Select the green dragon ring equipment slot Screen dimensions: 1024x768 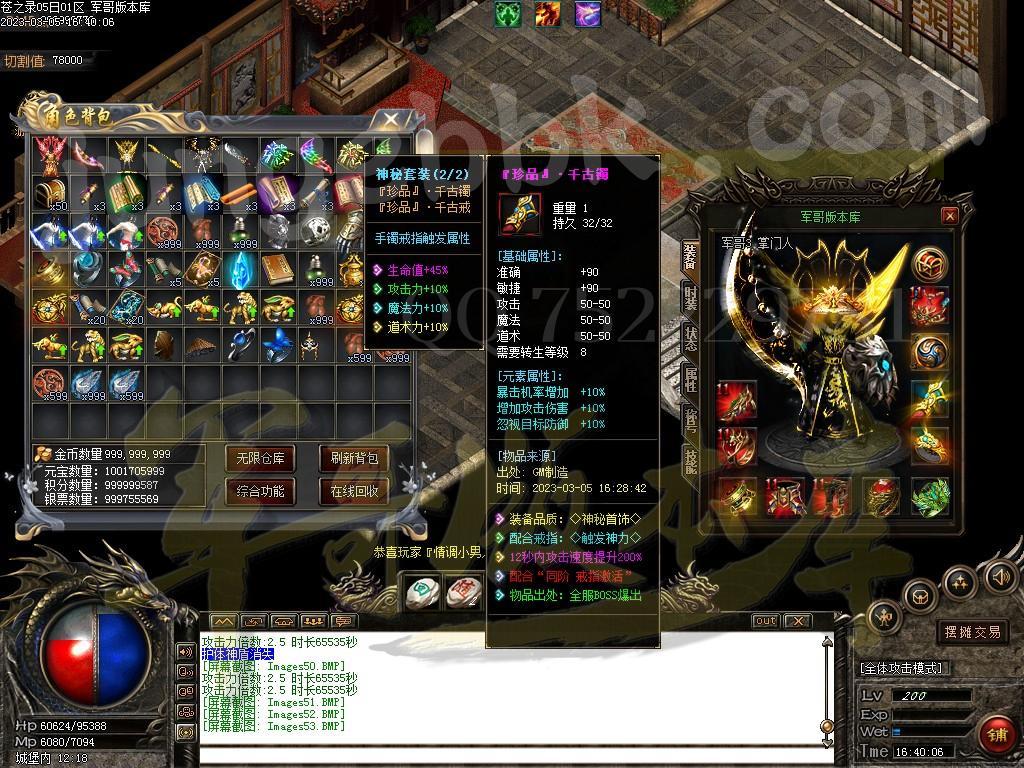[930, 495]
